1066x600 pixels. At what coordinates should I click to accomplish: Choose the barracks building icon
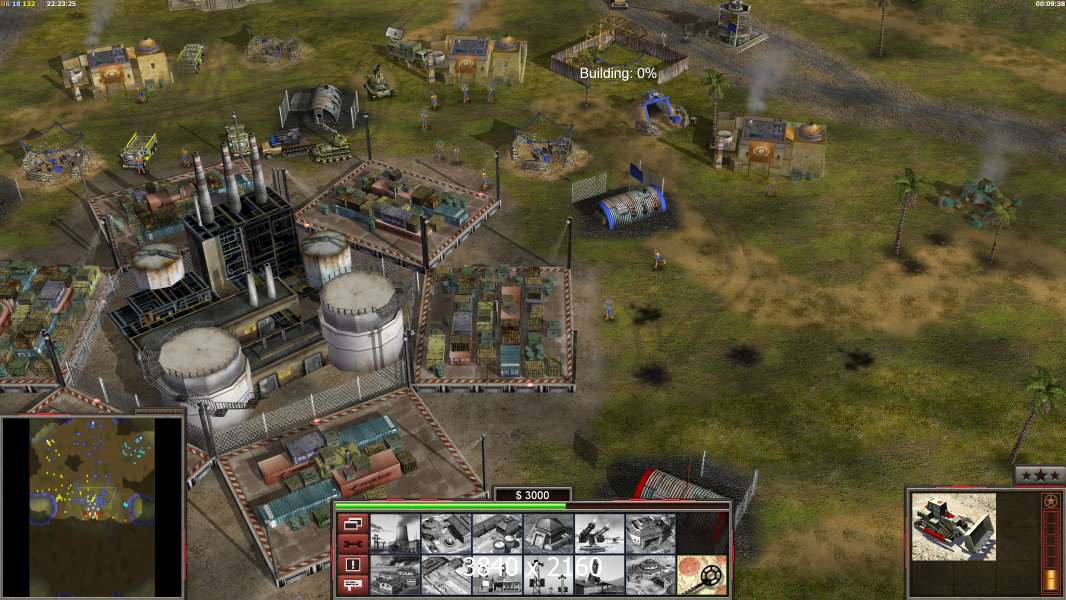[445, 534]
